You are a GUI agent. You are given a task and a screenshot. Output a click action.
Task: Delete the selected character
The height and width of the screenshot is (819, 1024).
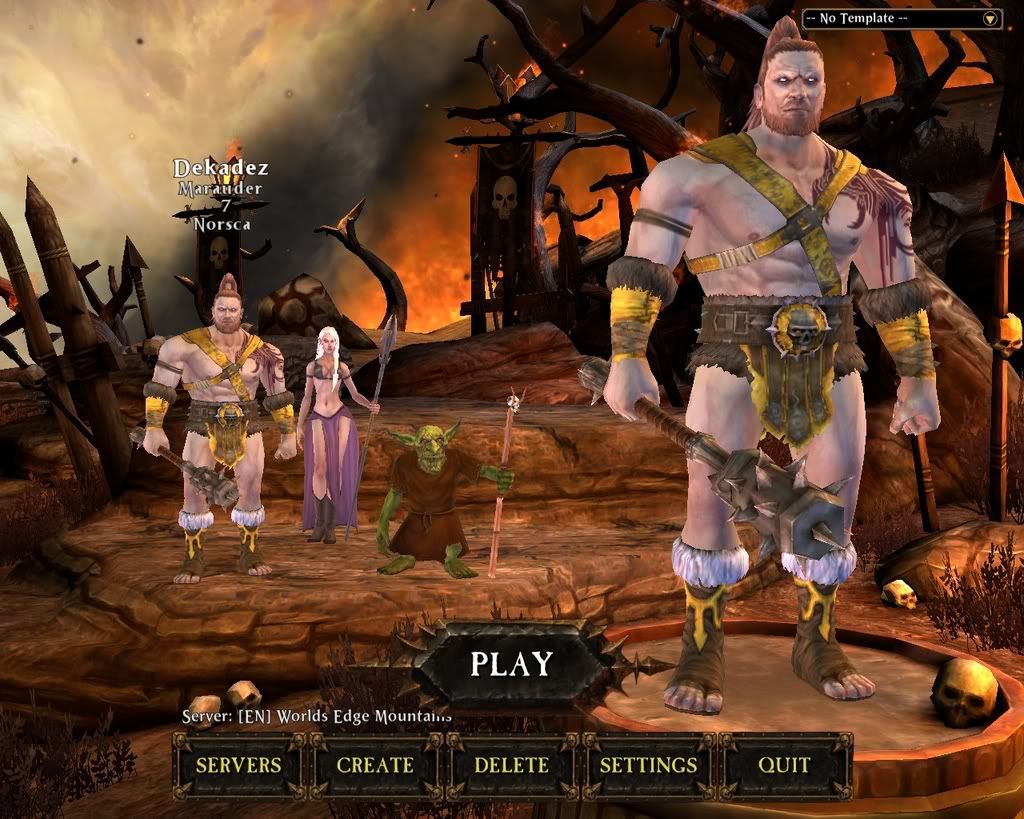[511, 765]
